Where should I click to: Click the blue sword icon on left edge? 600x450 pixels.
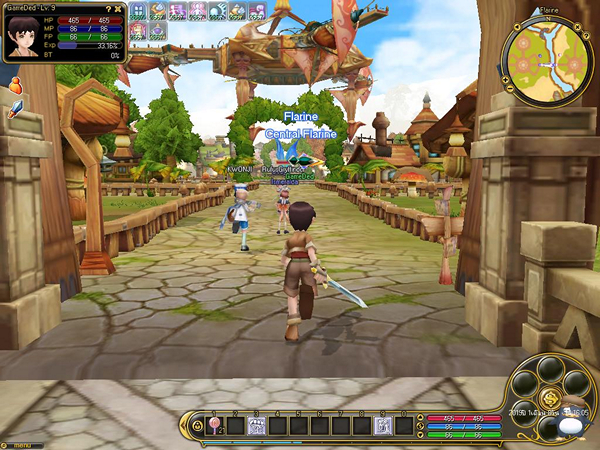tap(14, 109)
